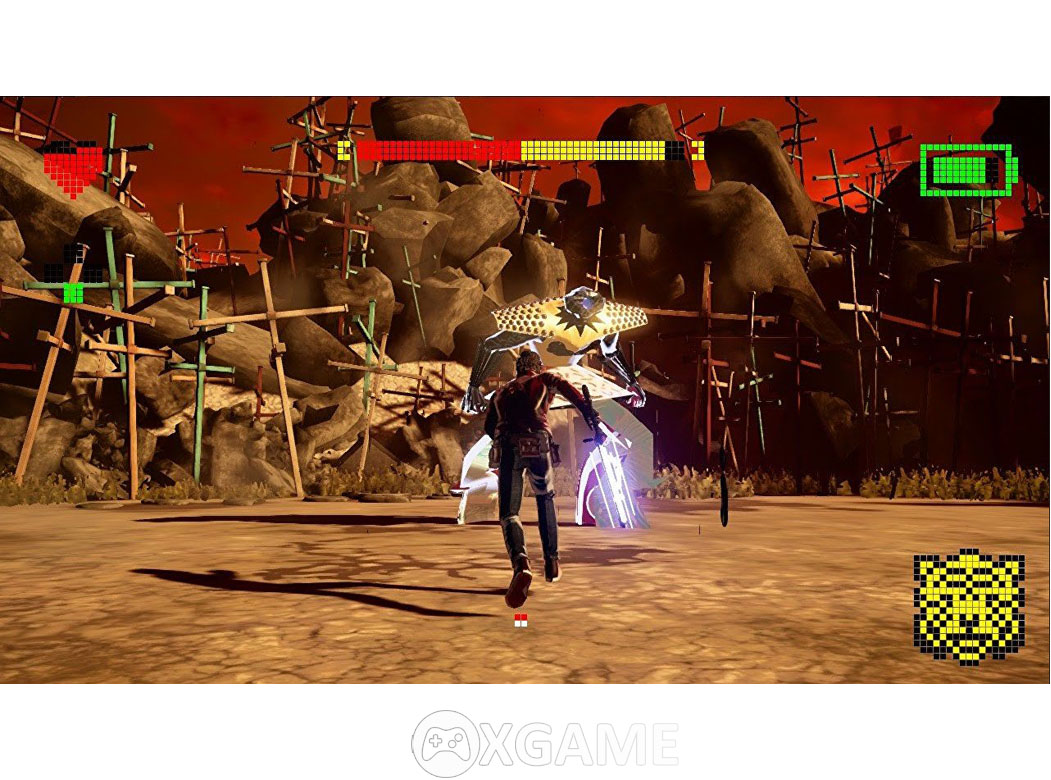The image size is (1051, 780).
Task: Click the yellow pixel tiger icon
Action: click(968, 606)
